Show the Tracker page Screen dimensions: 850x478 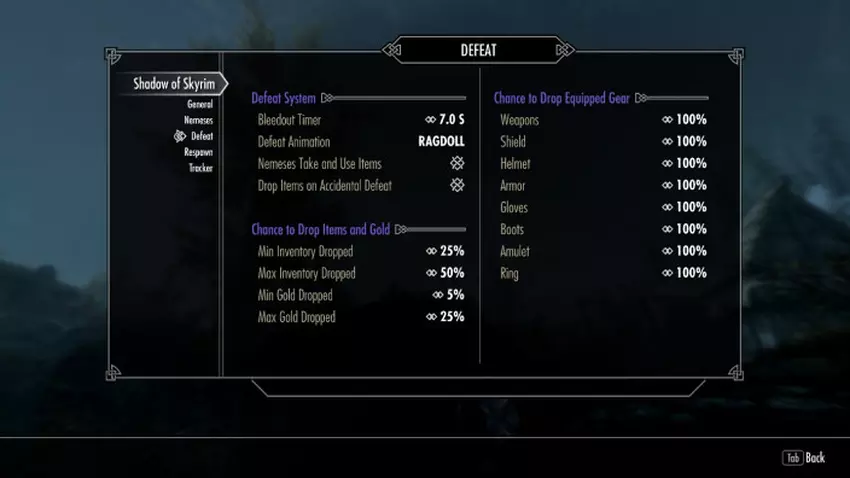click(200, 168)
